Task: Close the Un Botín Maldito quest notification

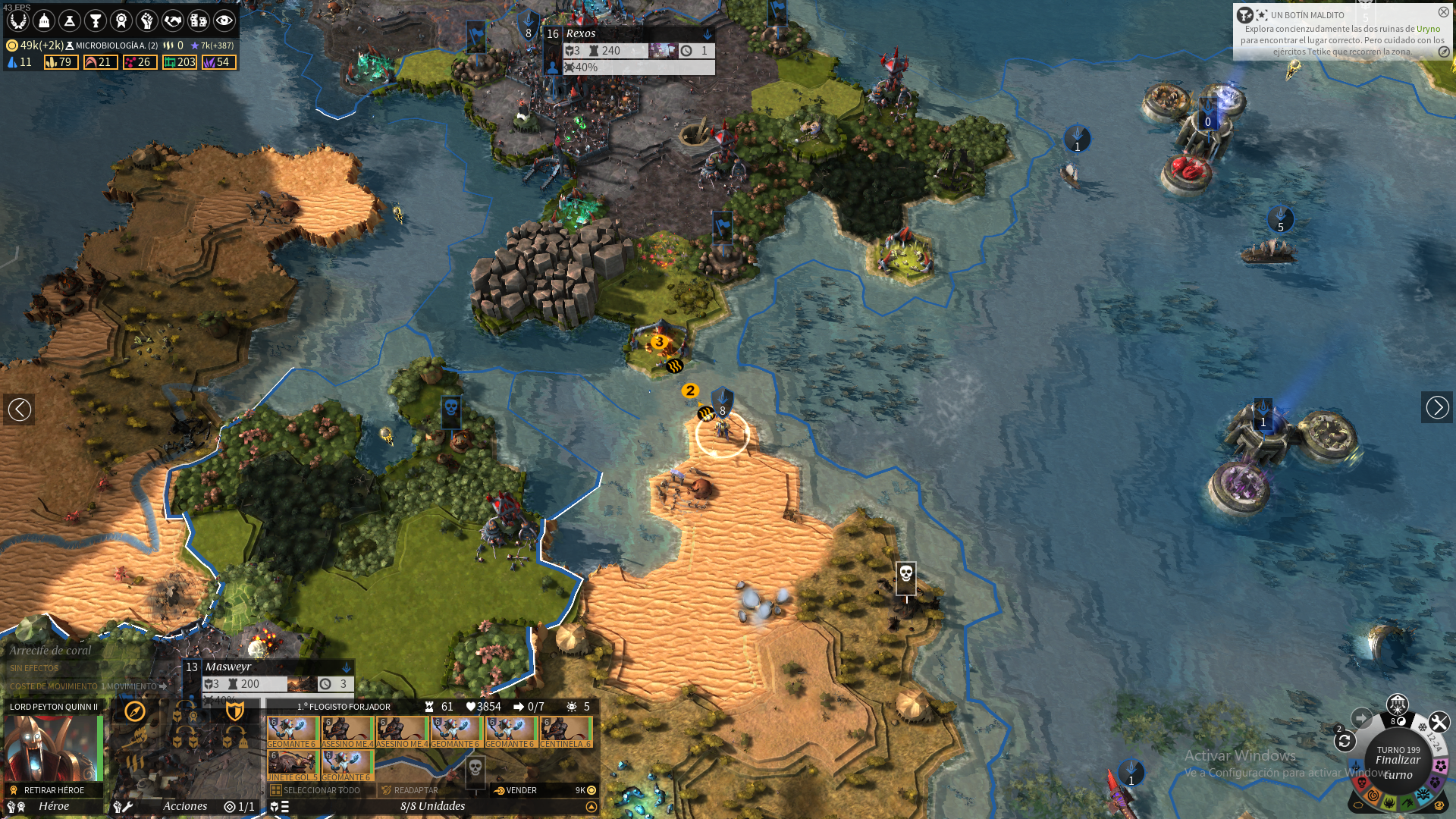Action: (x=1443, y=12)
